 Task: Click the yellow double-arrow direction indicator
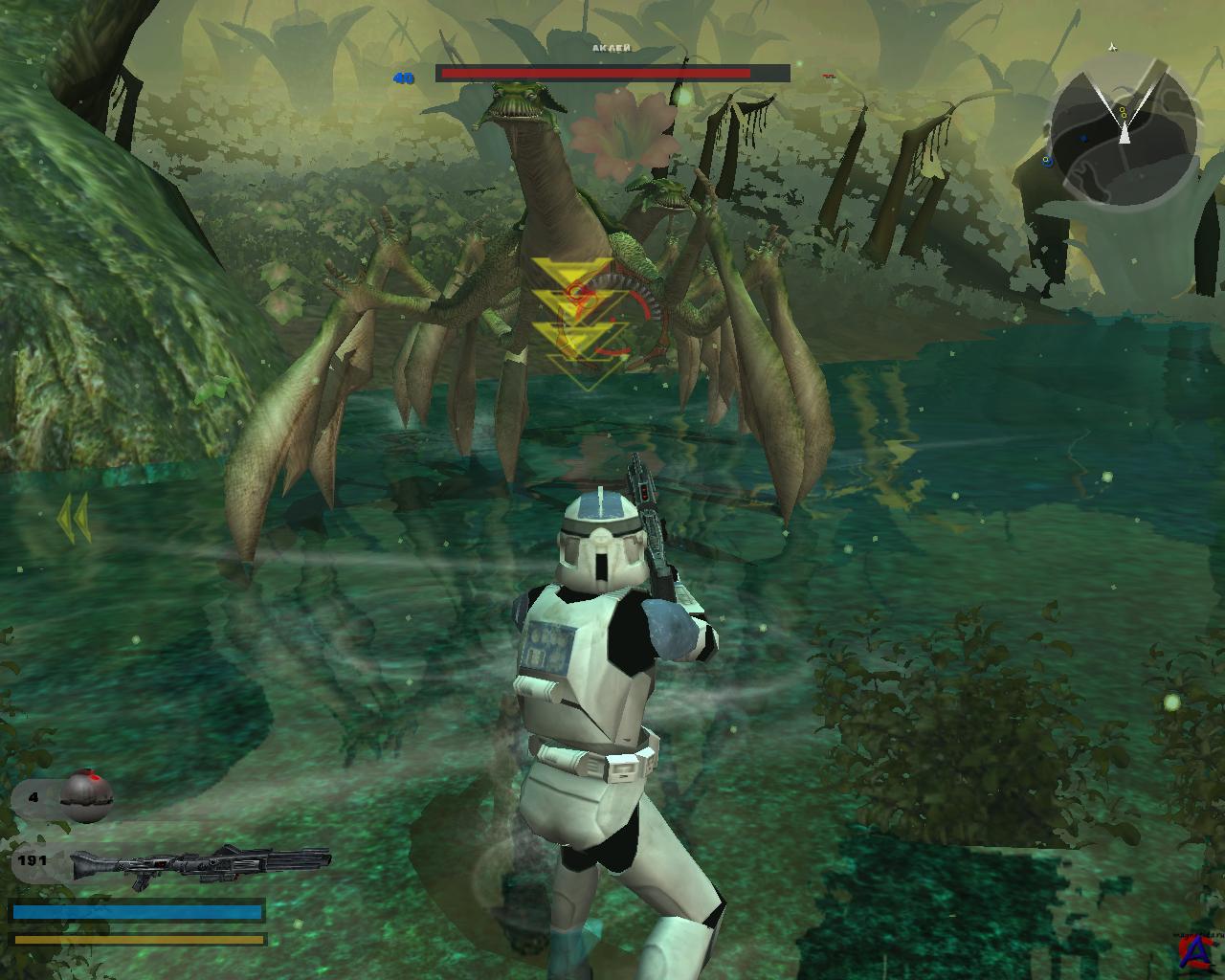point(73,519)
